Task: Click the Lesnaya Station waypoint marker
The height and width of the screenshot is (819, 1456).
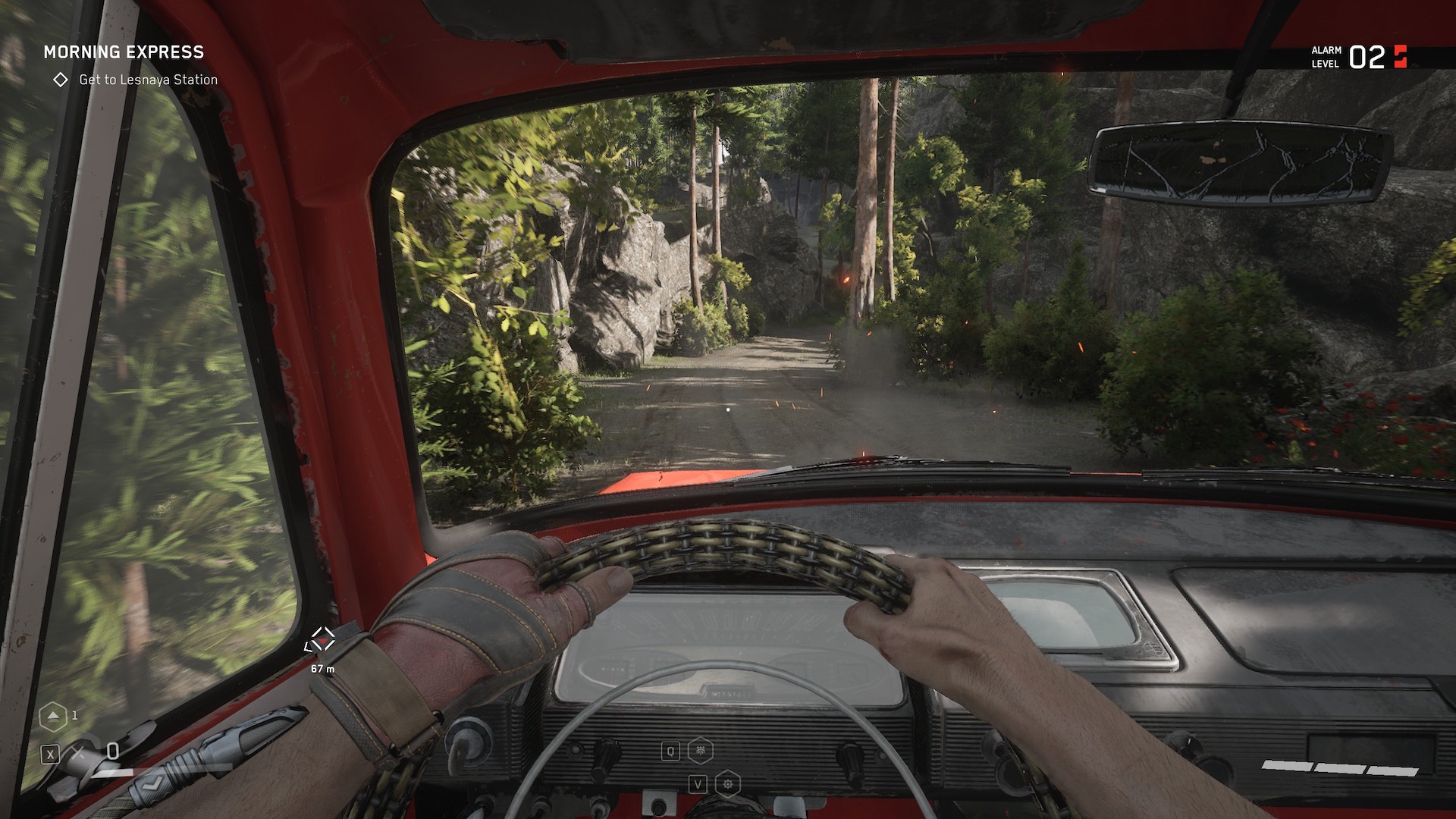Action: click(322, 639)
